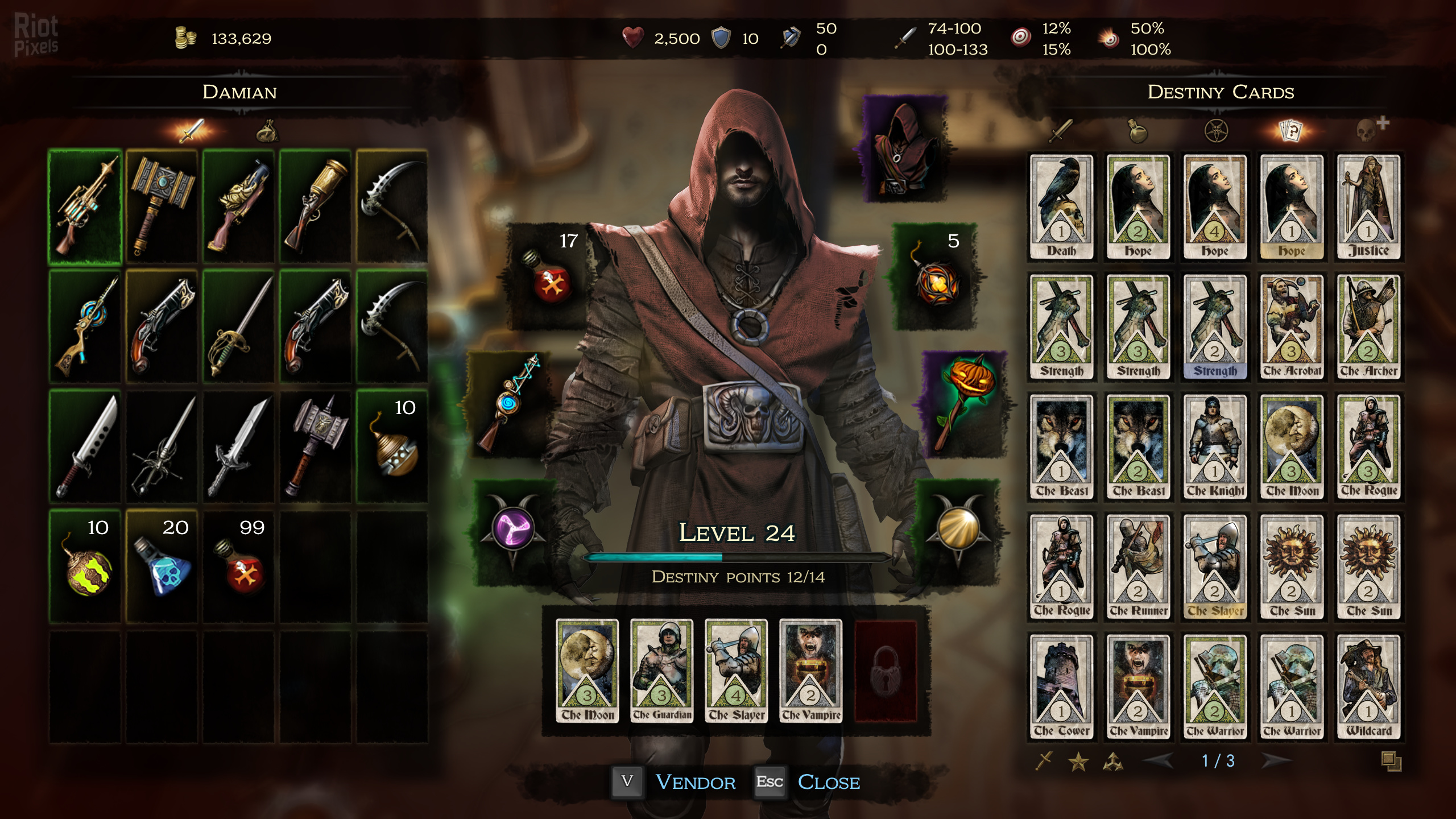
Task: Choose The Acrobat card
Action: 1292,327
